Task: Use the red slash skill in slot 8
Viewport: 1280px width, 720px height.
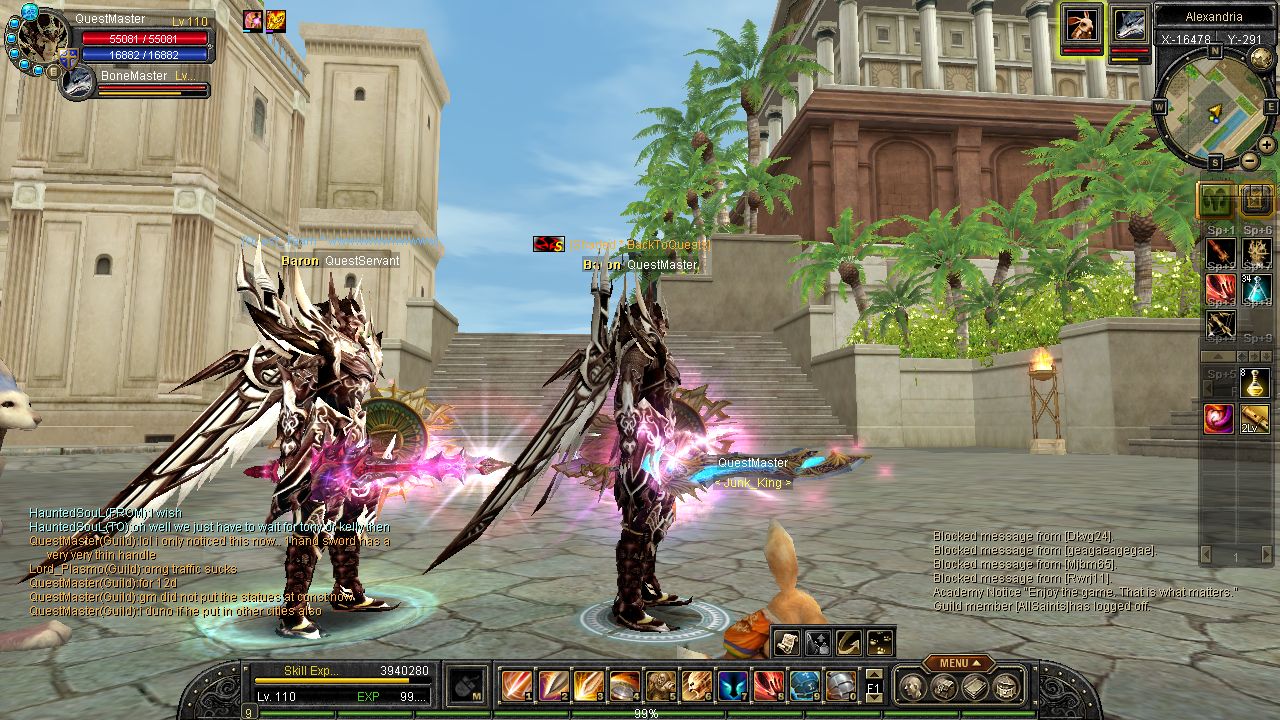Action: (x=769, y=686)
